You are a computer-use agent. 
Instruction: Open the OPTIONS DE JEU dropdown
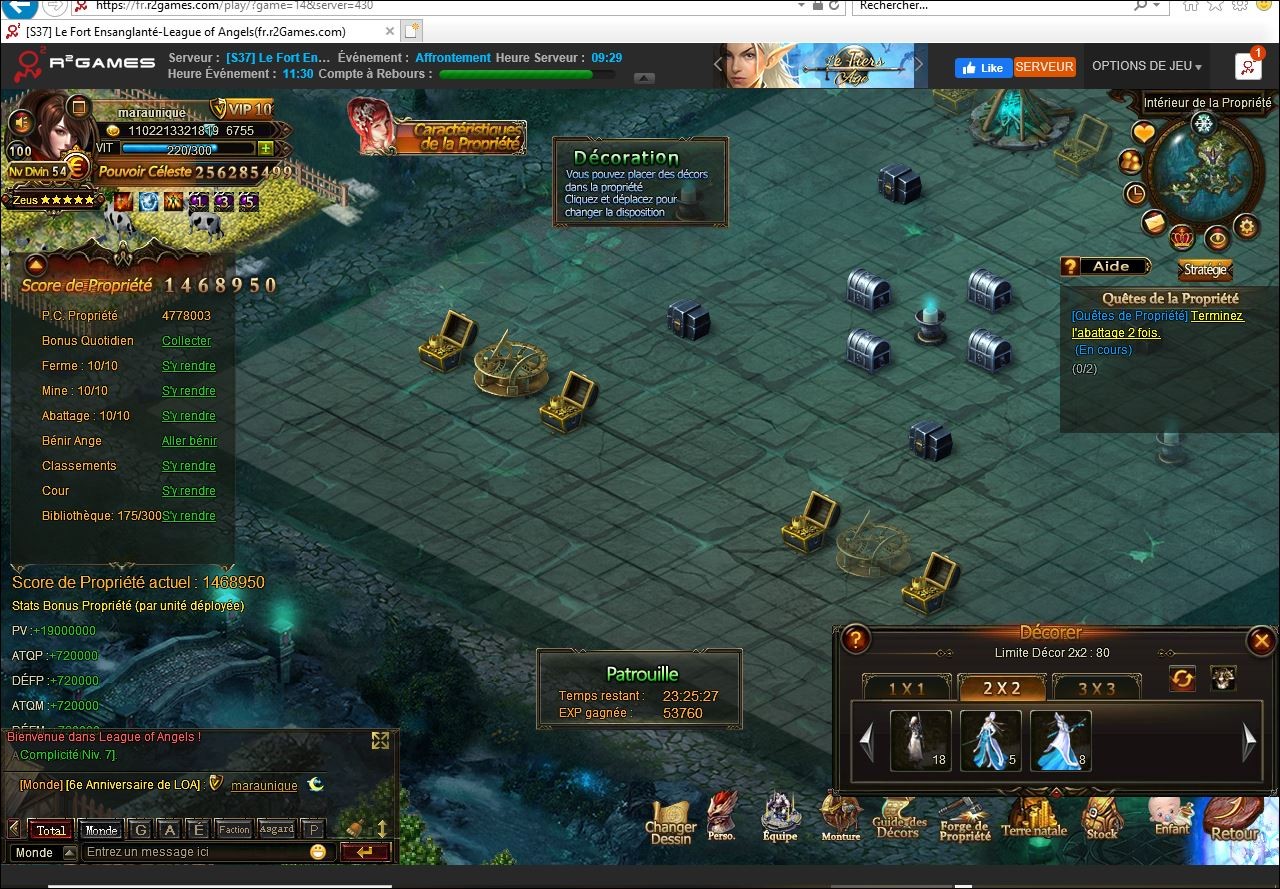[1146, 66]
